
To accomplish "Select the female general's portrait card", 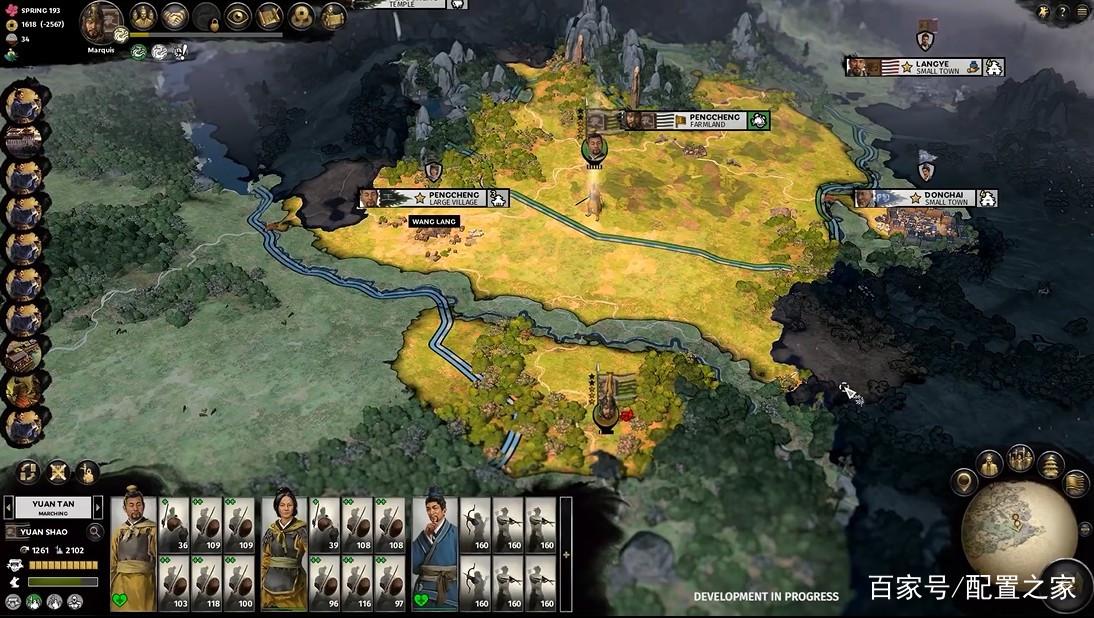I will coord(283,554).
